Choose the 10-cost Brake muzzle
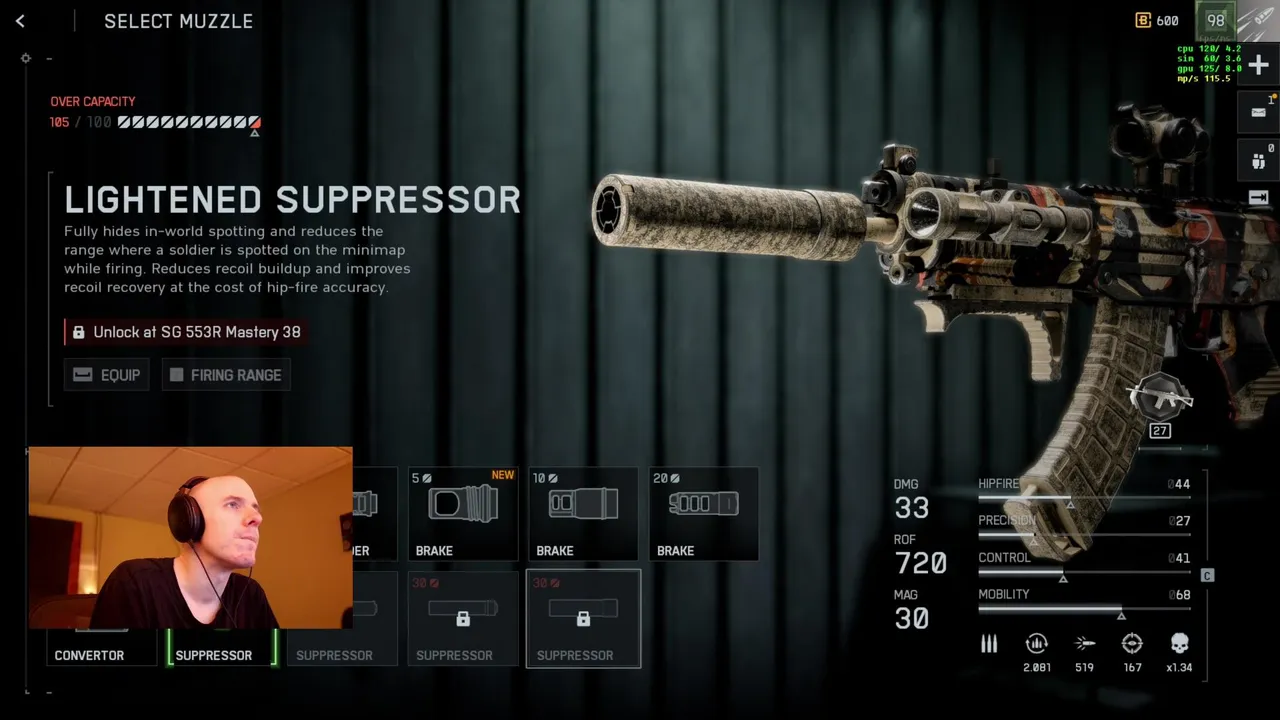The height and width of the screenshot is (720, 1280). [x=583, y=514]
